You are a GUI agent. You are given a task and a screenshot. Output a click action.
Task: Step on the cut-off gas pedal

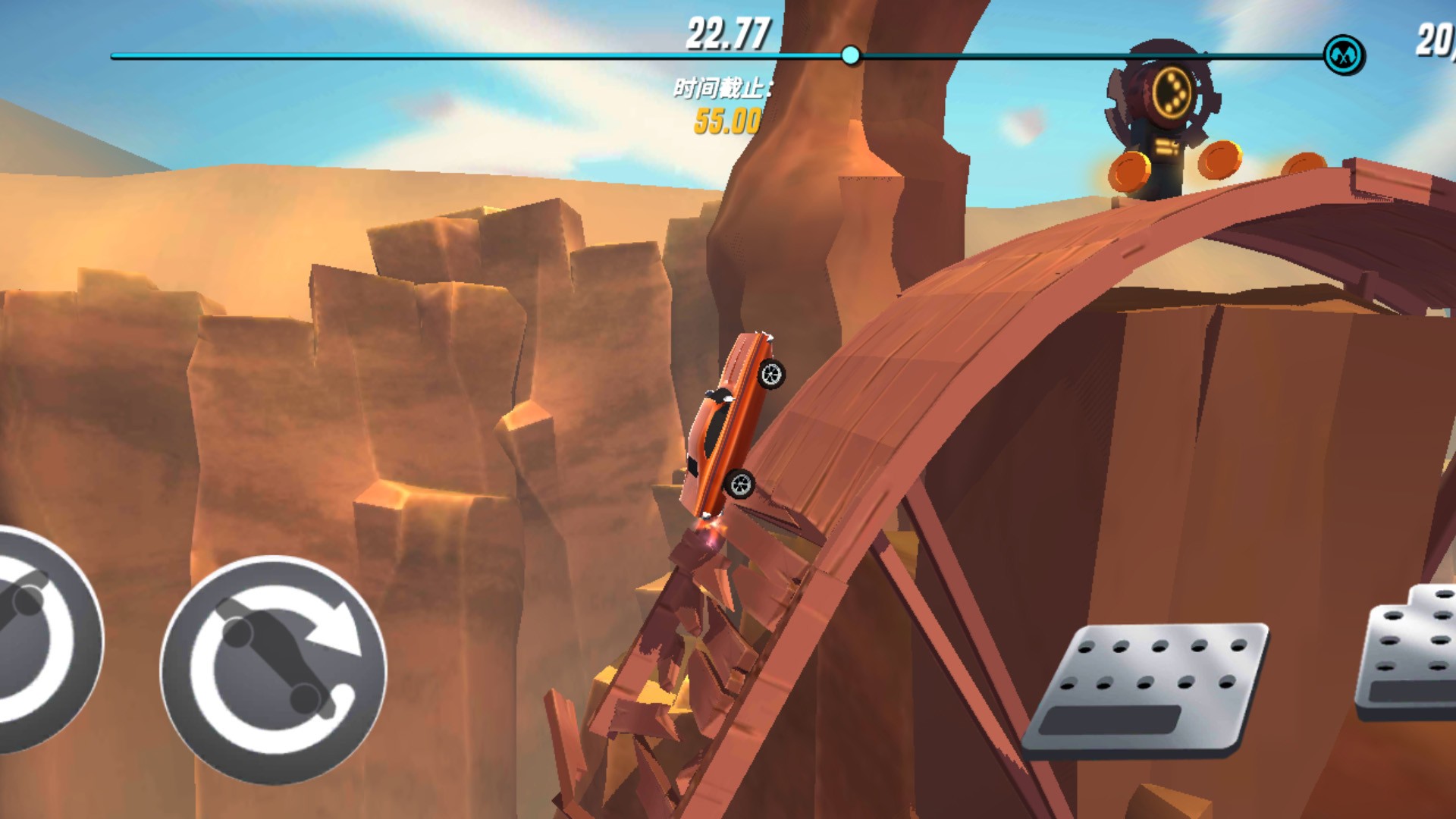[x=1409, y=654]
